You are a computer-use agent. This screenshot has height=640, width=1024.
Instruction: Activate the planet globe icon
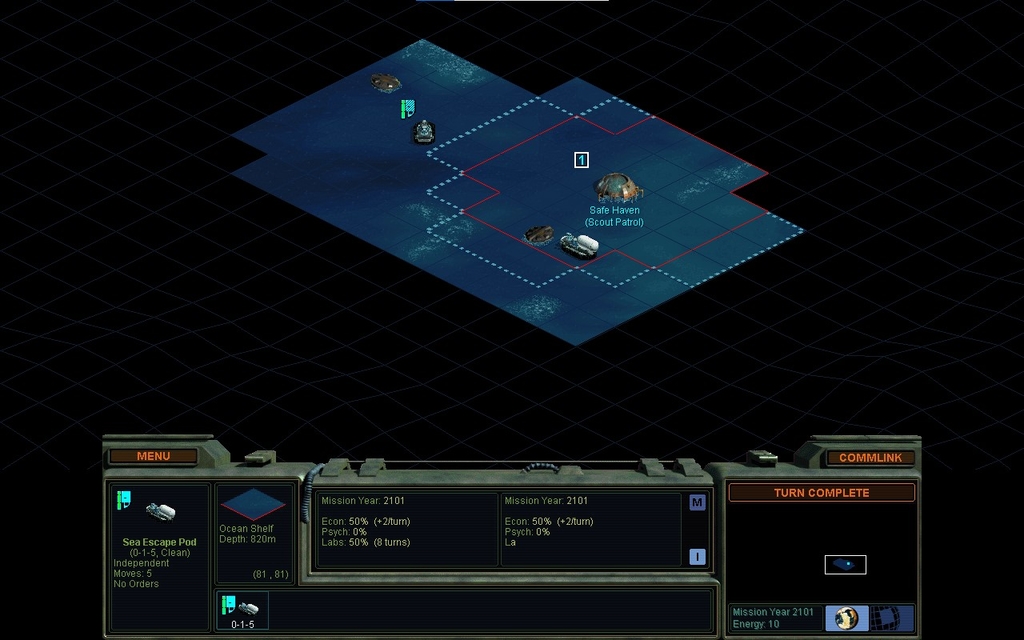(847, 618)
